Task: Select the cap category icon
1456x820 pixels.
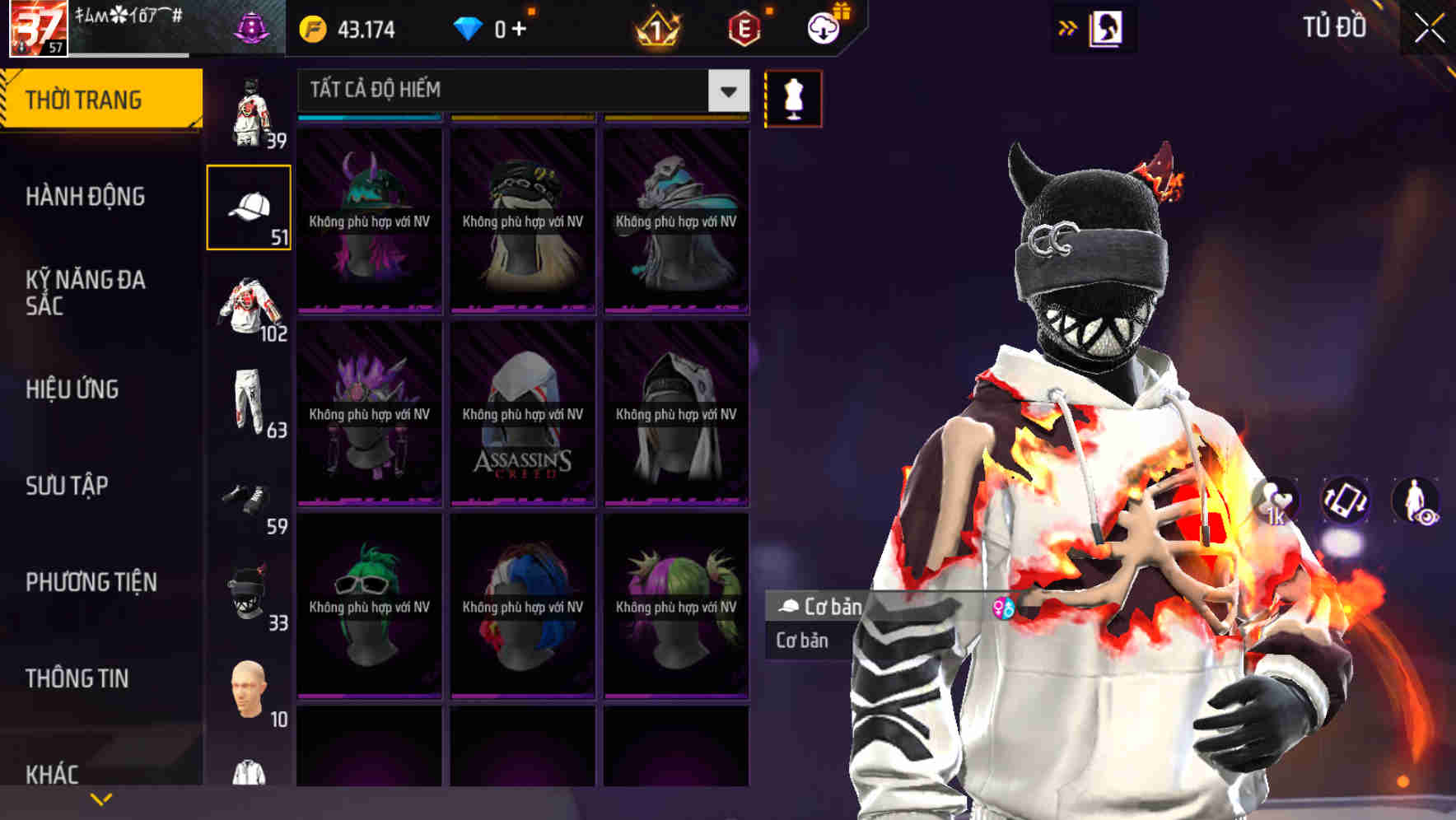Action: pos(249,207)
